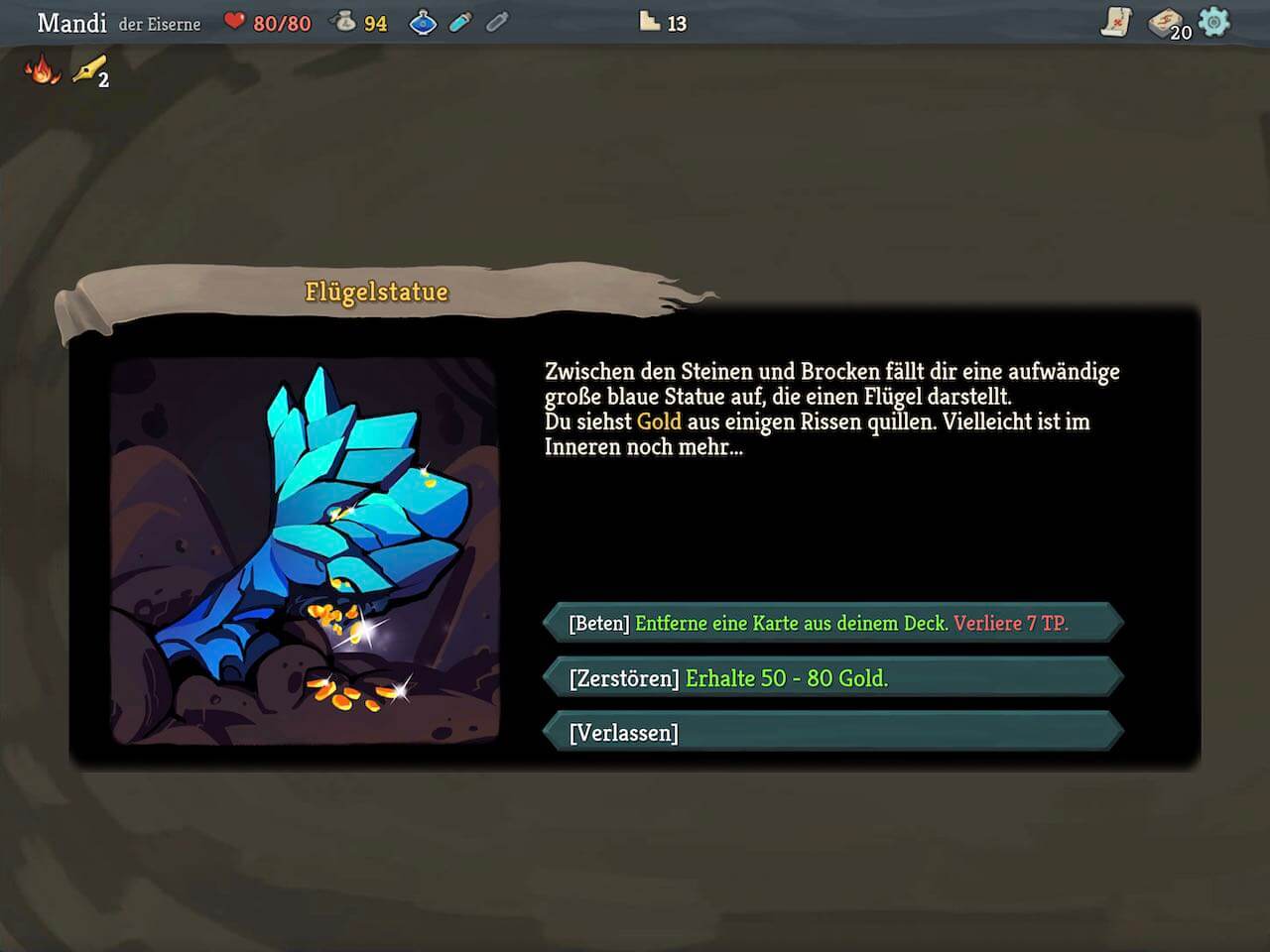This screenshot has height=952, width=1270.
Task: Select the round blue potion
Action: point(423,23)
